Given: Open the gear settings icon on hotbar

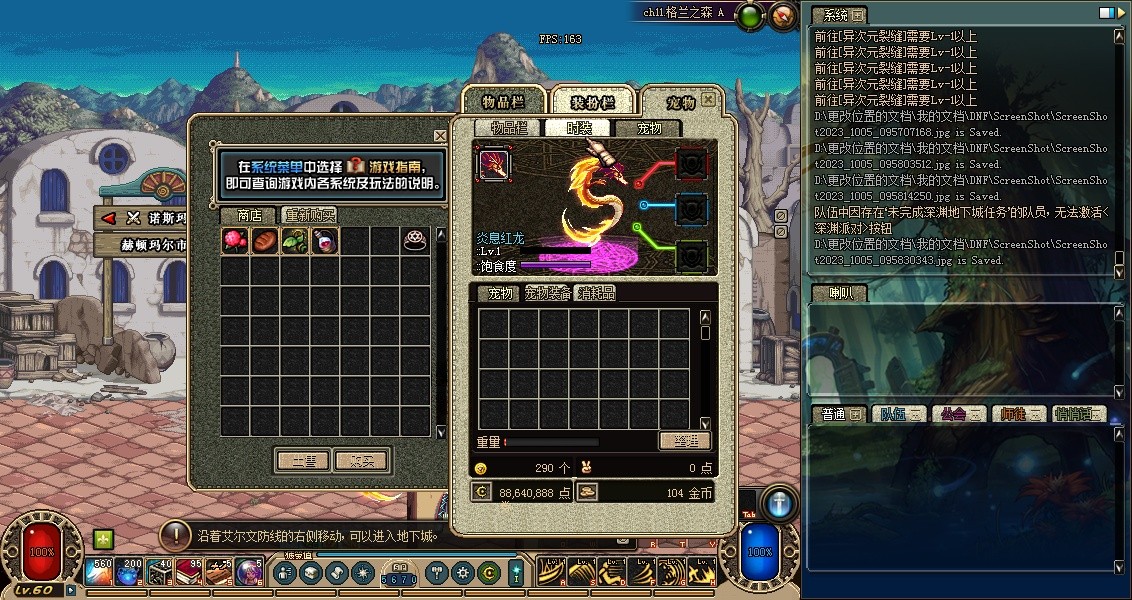Looking at the screenshot, I should tap(462, 573).
